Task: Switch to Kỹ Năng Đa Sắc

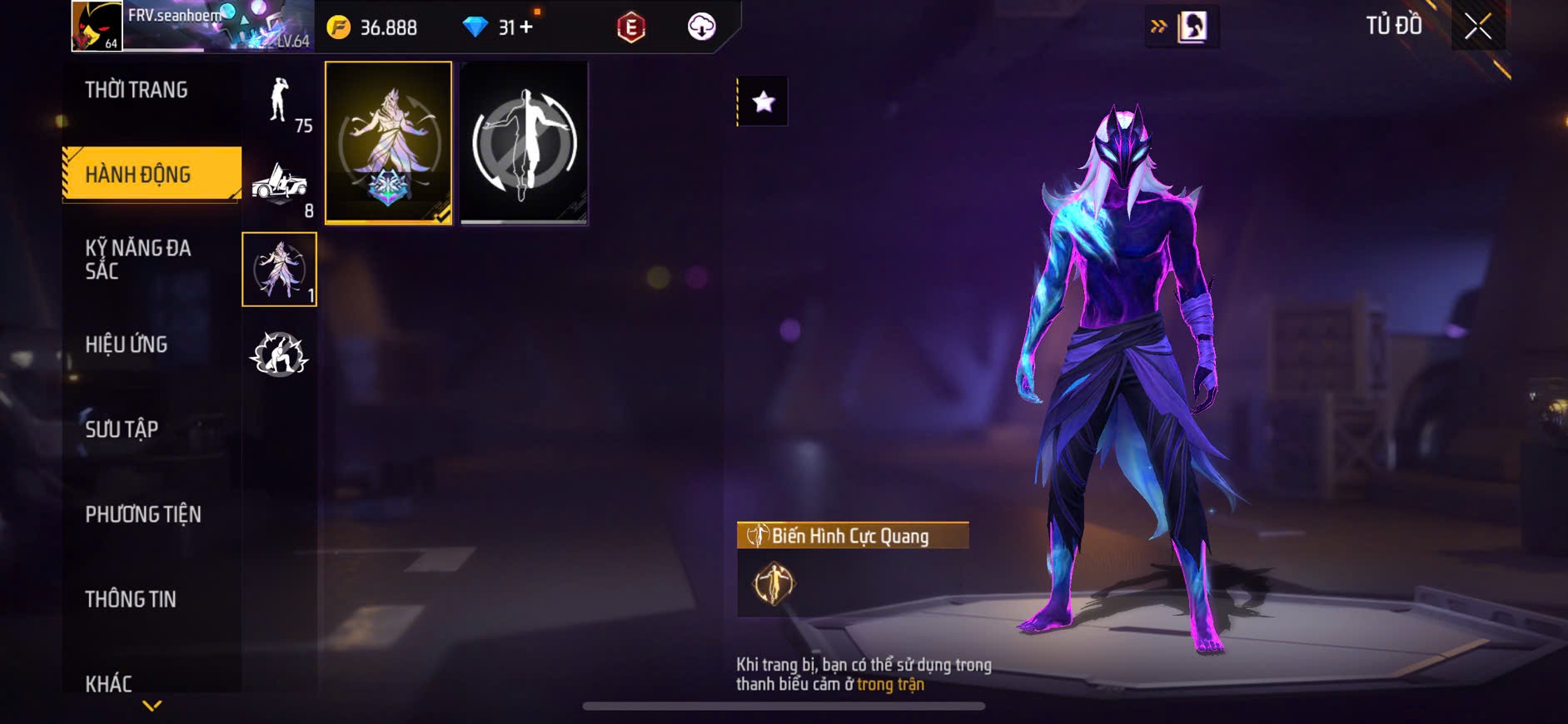Action: pyautogui.click(x=138, y=259)
